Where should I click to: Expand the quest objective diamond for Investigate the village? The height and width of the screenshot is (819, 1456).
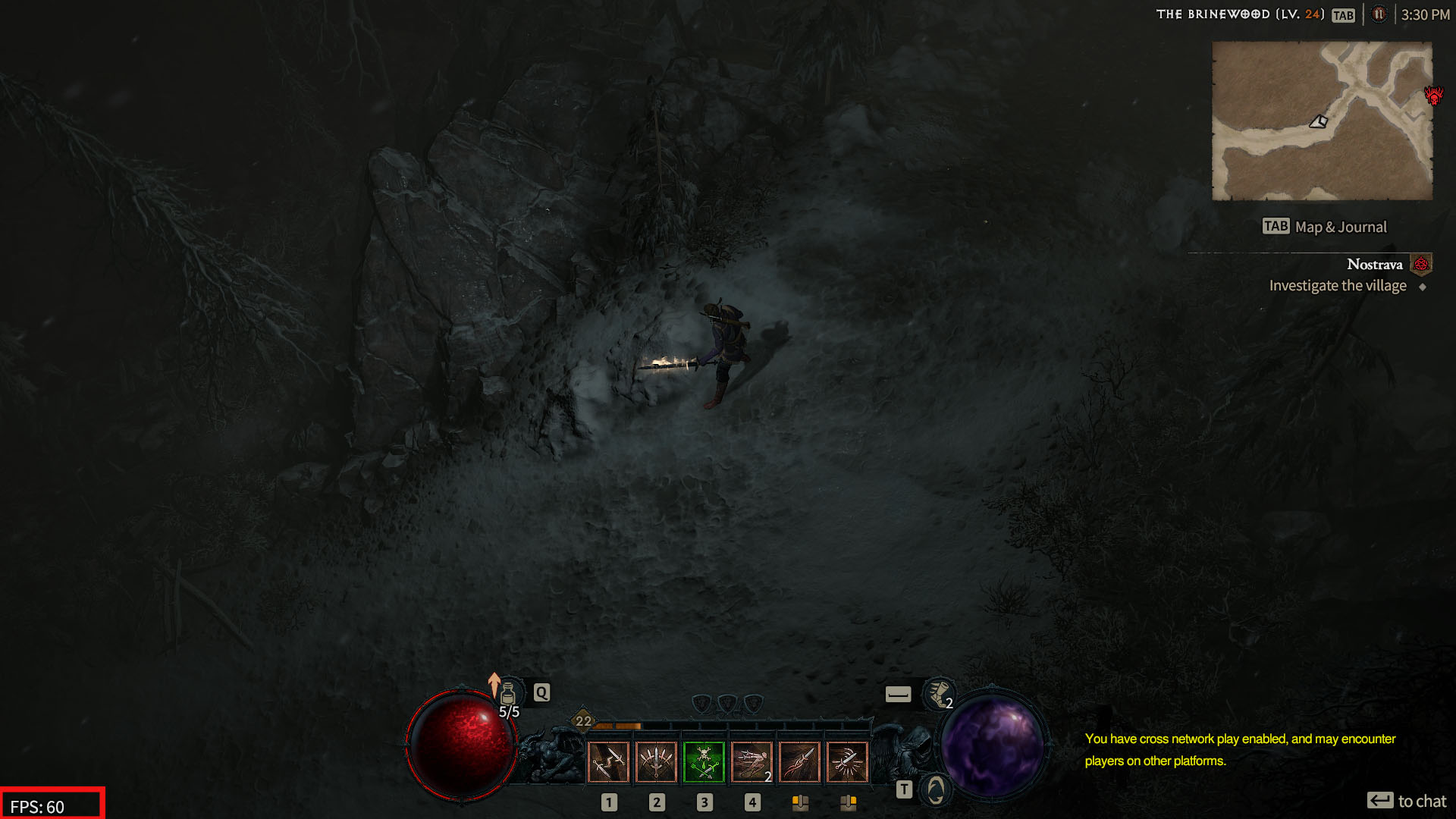(x=1423, y=286)
